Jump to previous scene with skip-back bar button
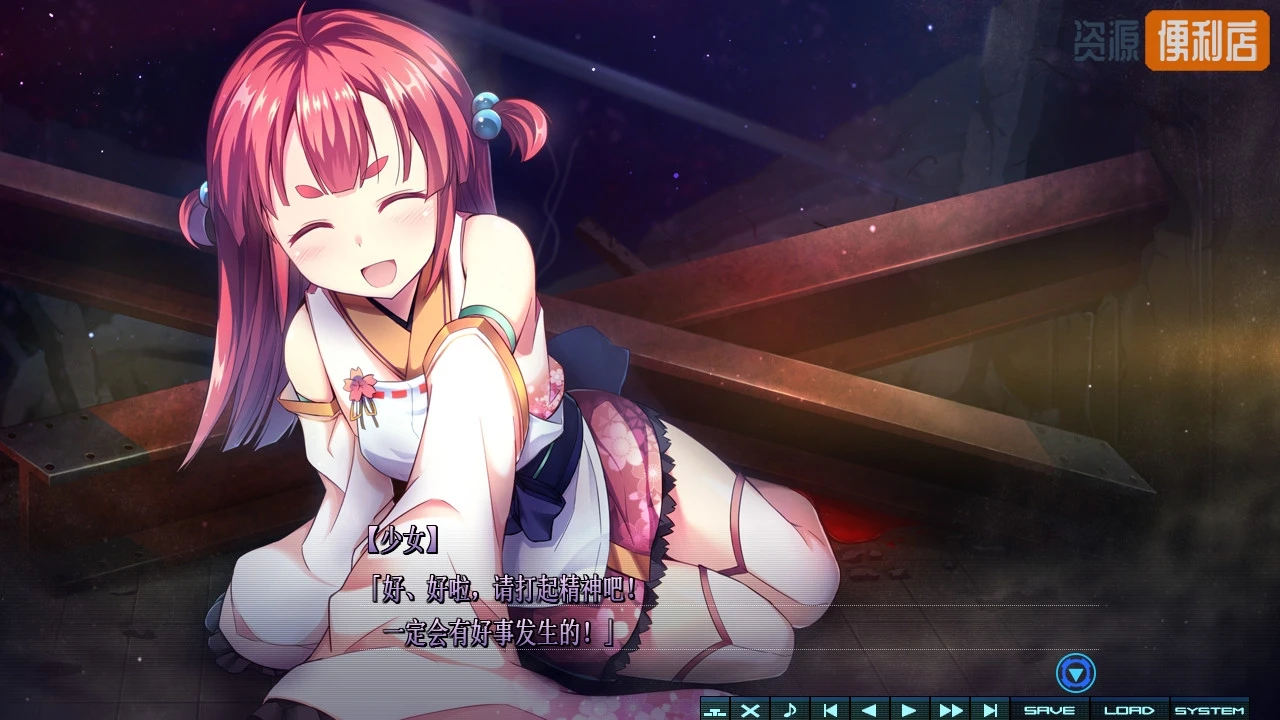Screen dimensions: 1280x720 point(830,710)
